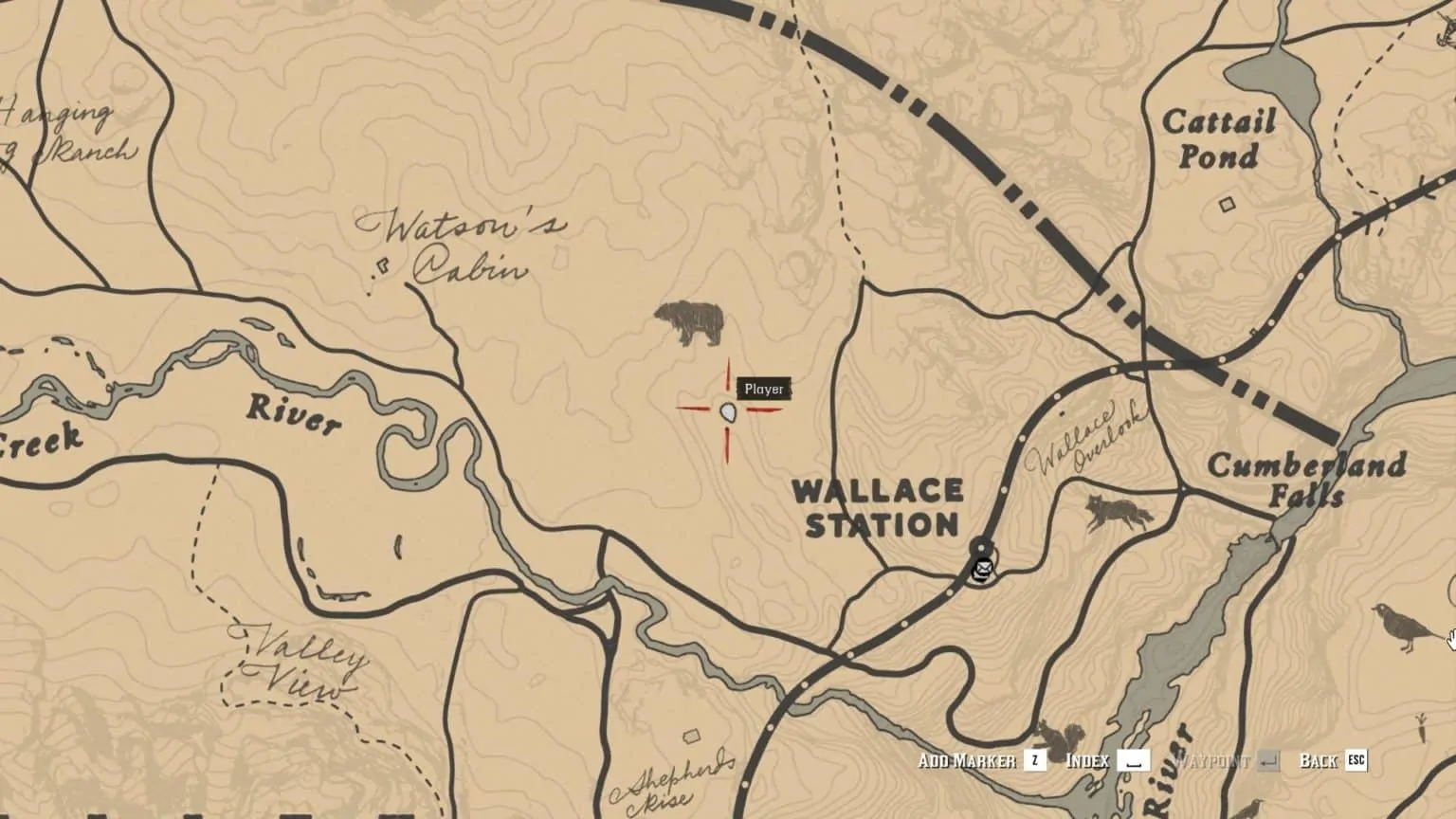Open the Index
This screenshot has height=819, width=1456.
coord(1086,759)
